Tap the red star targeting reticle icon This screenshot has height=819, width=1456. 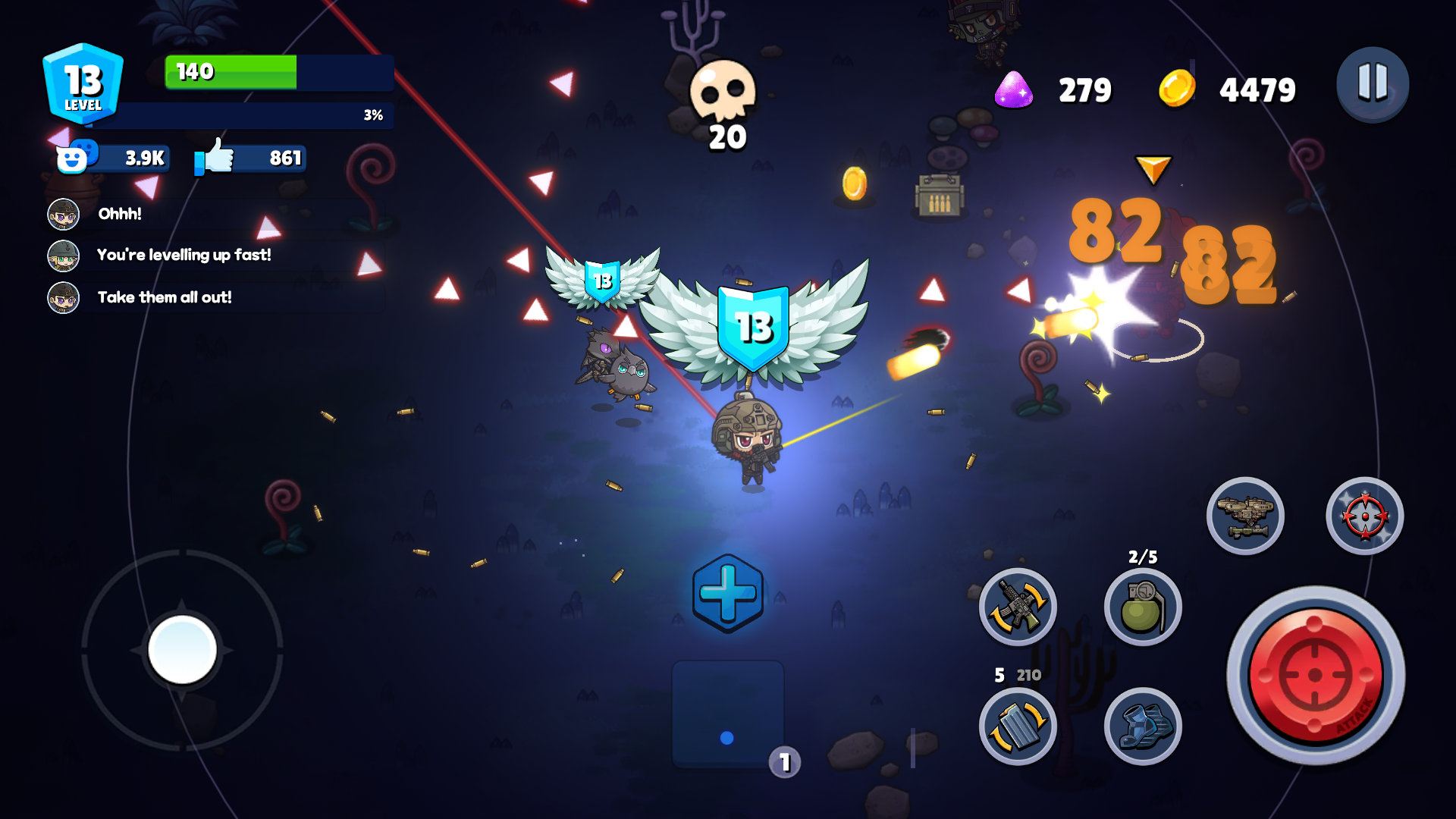point(1365,516)
